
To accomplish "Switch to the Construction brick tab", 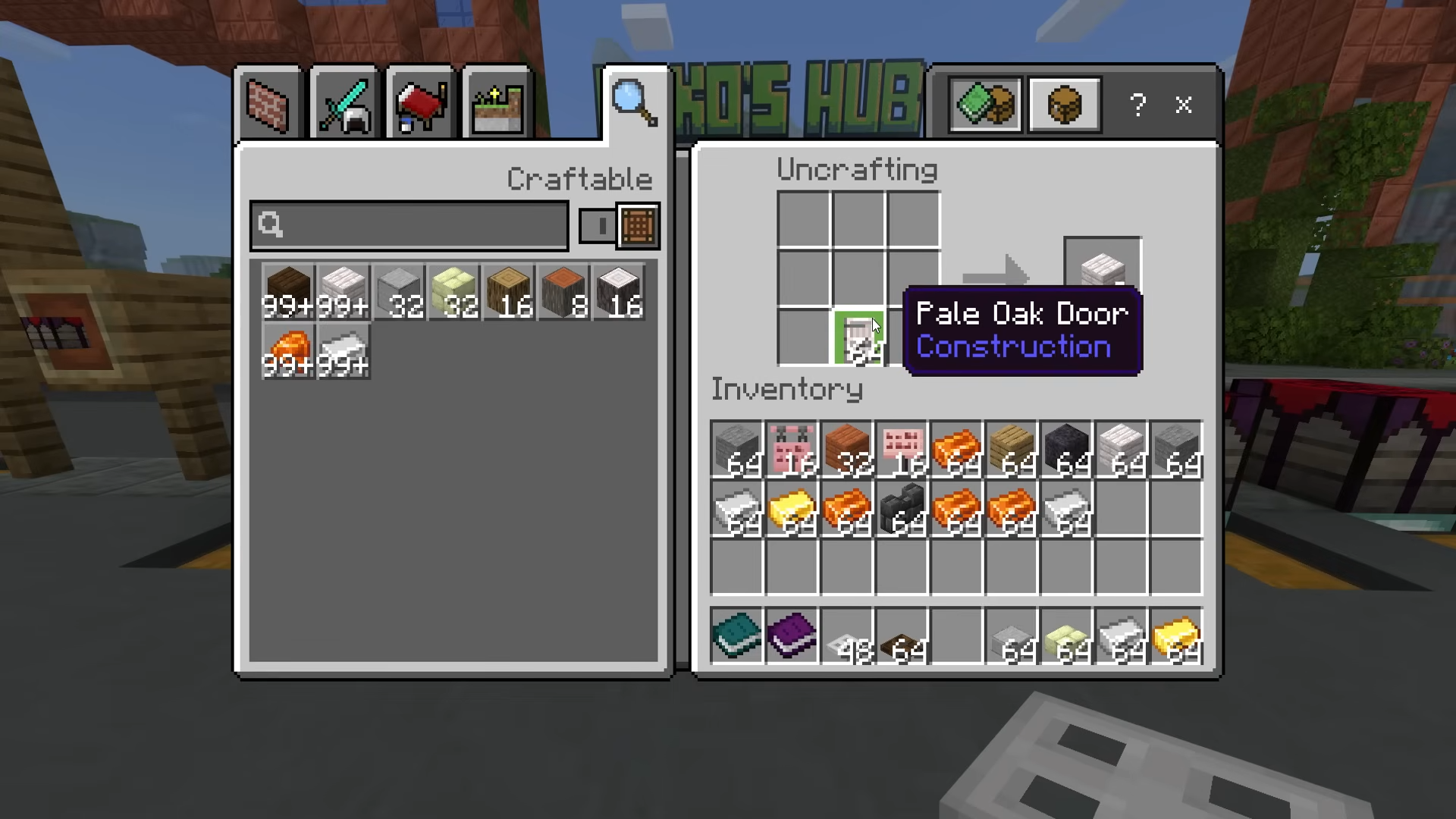I will (268, 105).
